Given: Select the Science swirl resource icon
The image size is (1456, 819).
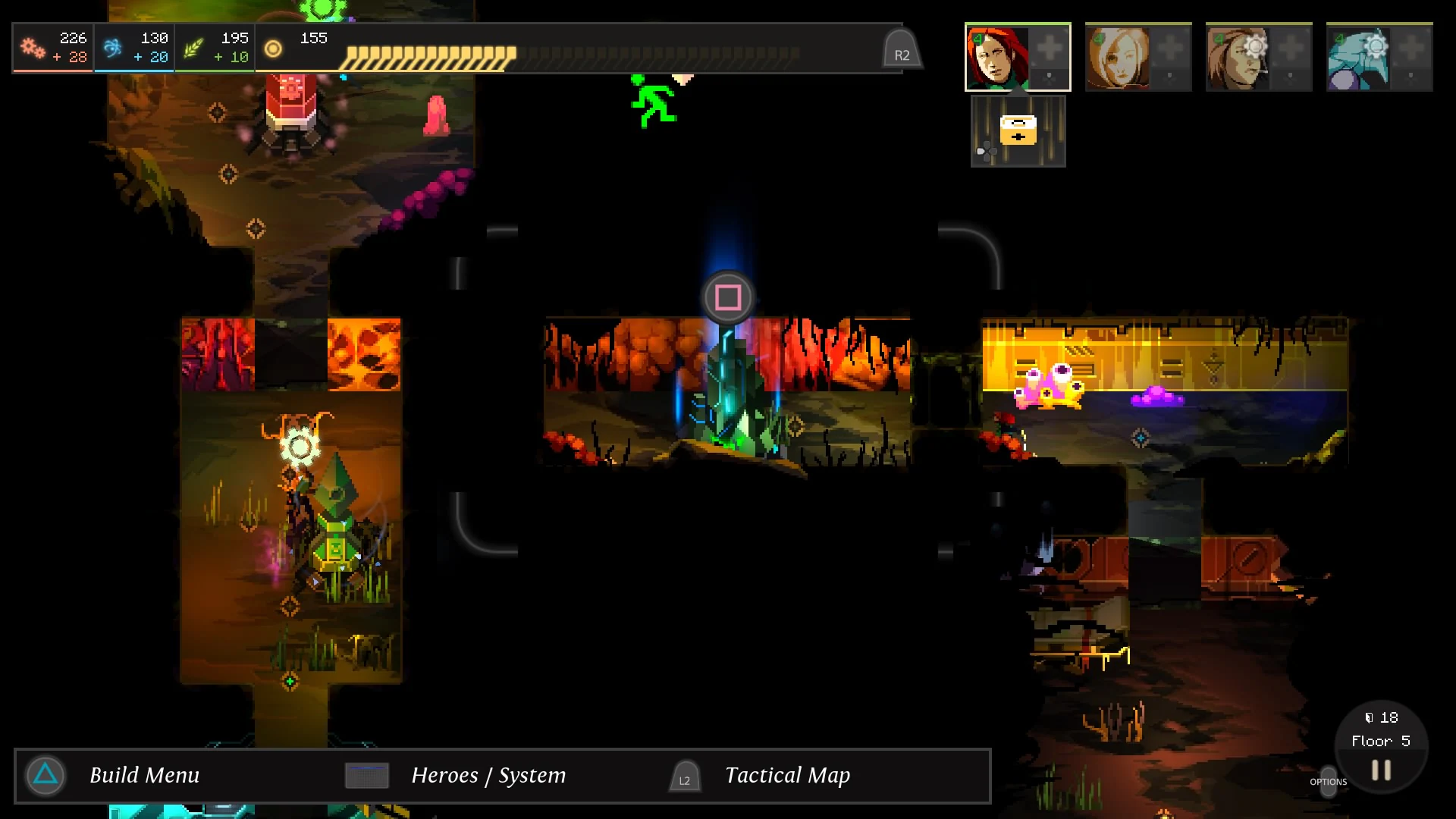Looking at the screenshot, I should tap(112, 45).
